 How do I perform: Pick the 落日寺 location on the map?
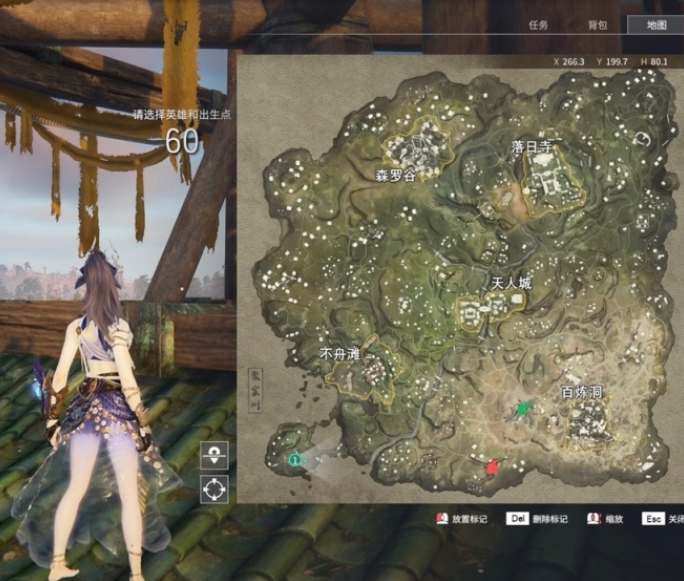(532, 146)
